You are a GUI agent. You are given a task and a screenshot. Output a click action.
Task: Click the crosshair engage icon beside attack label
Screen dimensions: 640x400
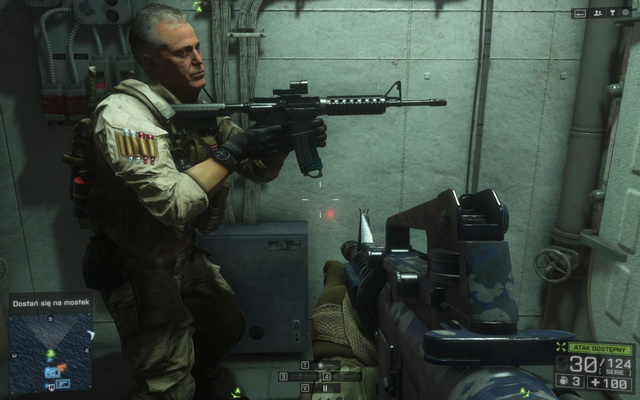561,347
